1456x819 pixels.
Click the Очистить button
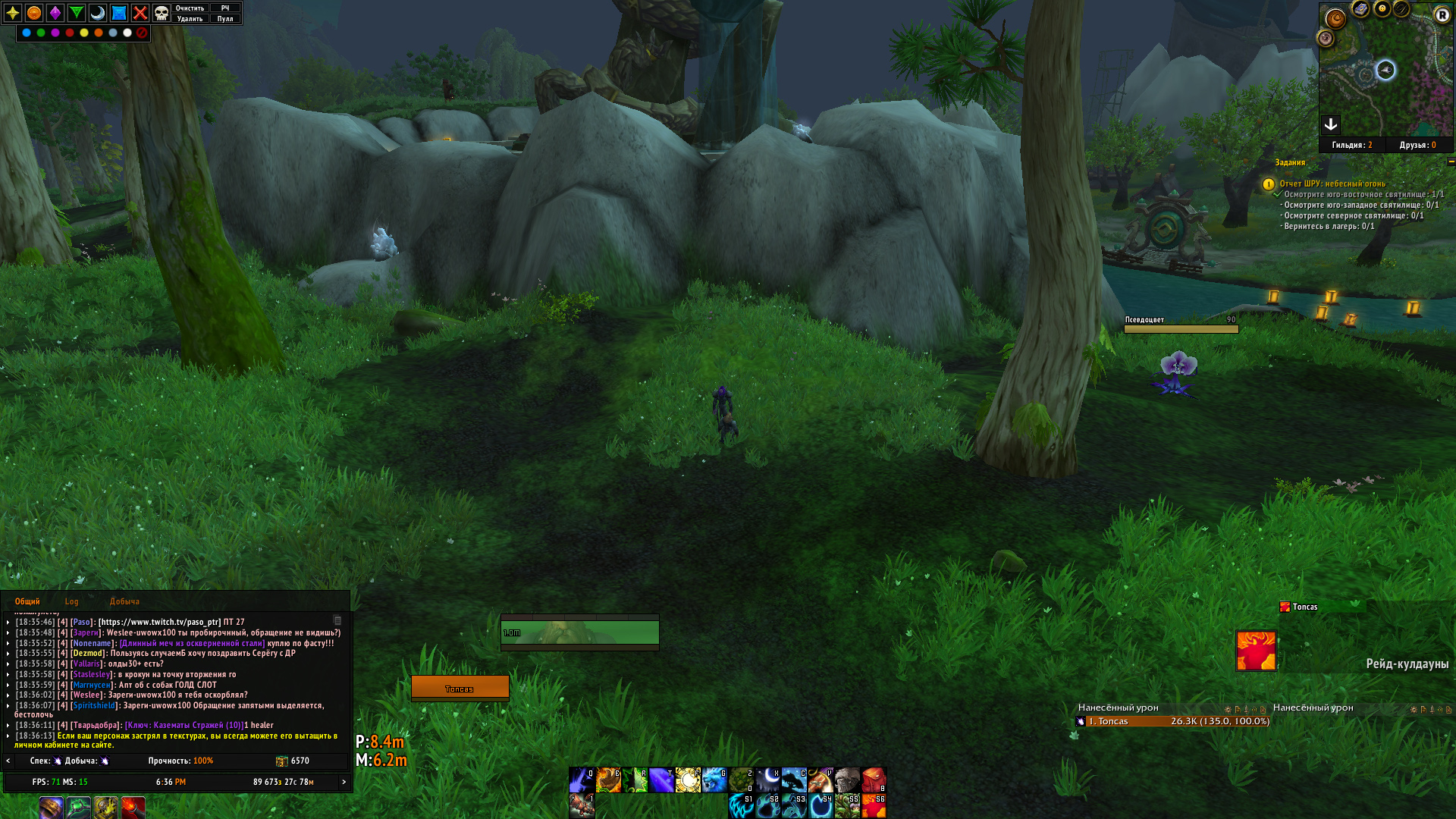click(x=190, y=8)
